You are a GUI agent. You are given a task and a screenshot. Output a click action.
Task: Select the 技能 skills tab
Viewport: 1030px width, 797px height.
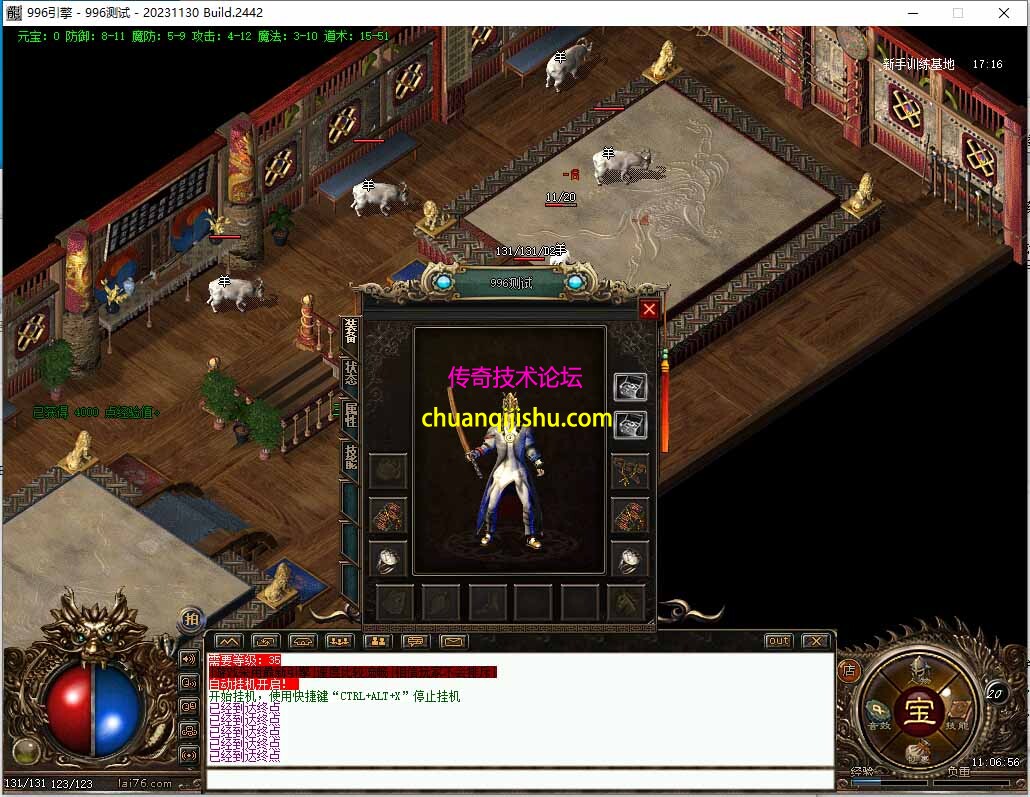tap(350, 457)
